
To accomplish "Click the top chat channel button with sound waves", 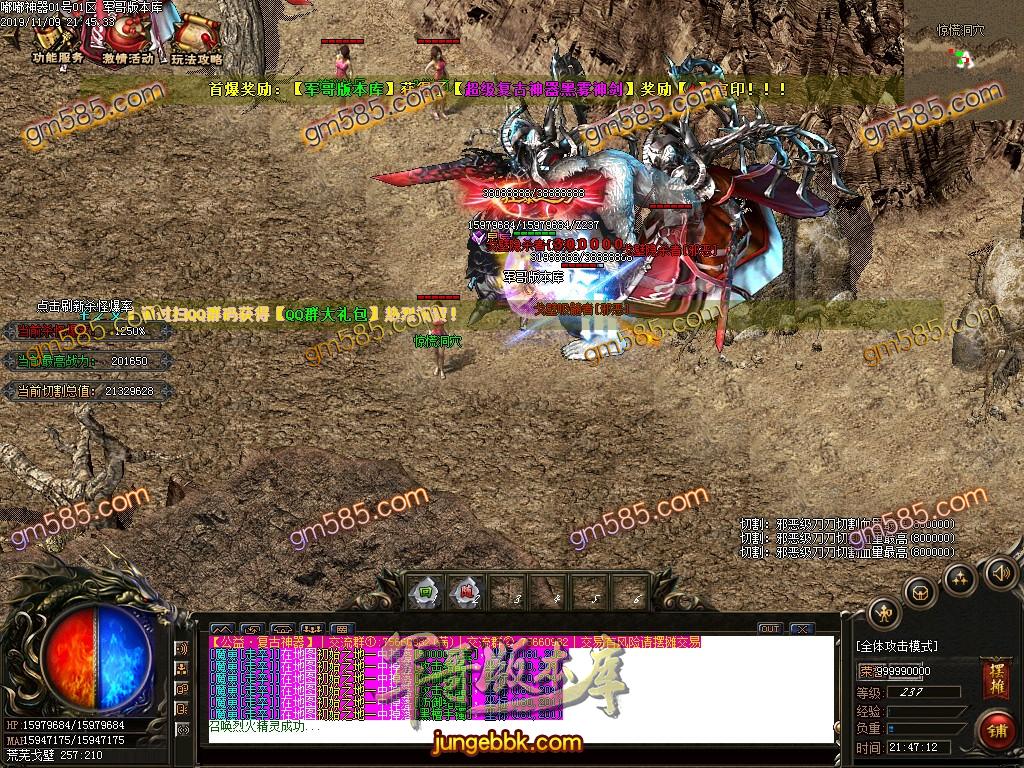I will click(183, 648).
